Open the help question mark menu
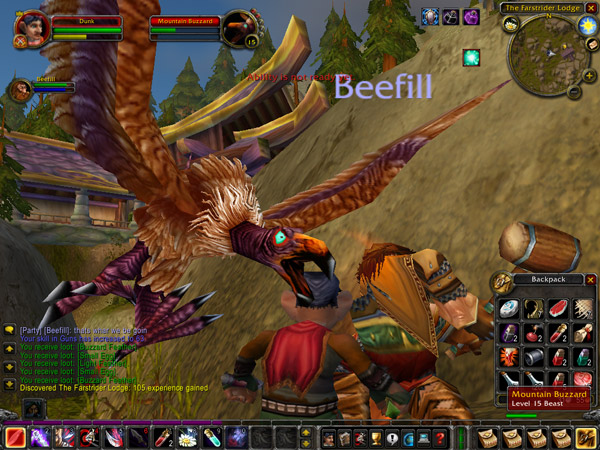Screen dimensions: 600x450 pos(440,437)
